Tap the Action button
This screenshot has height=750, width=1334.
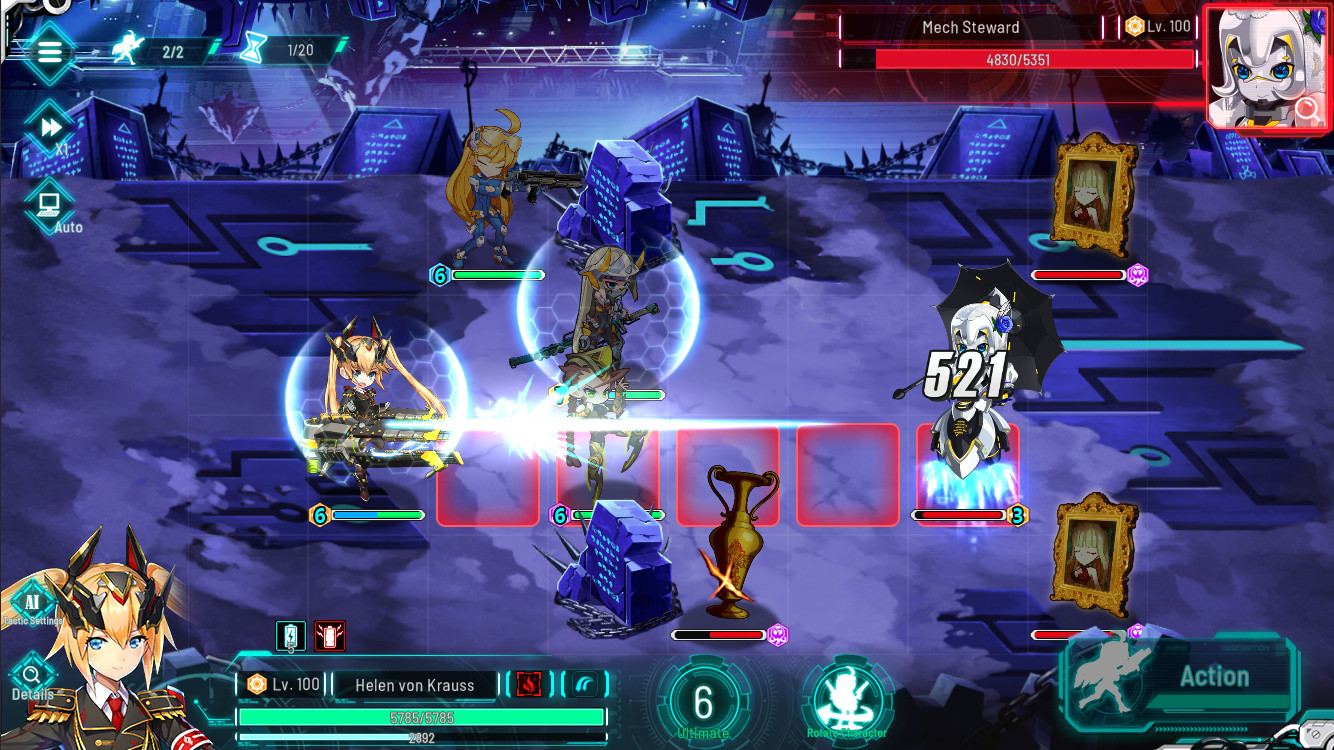(1213, 676)
